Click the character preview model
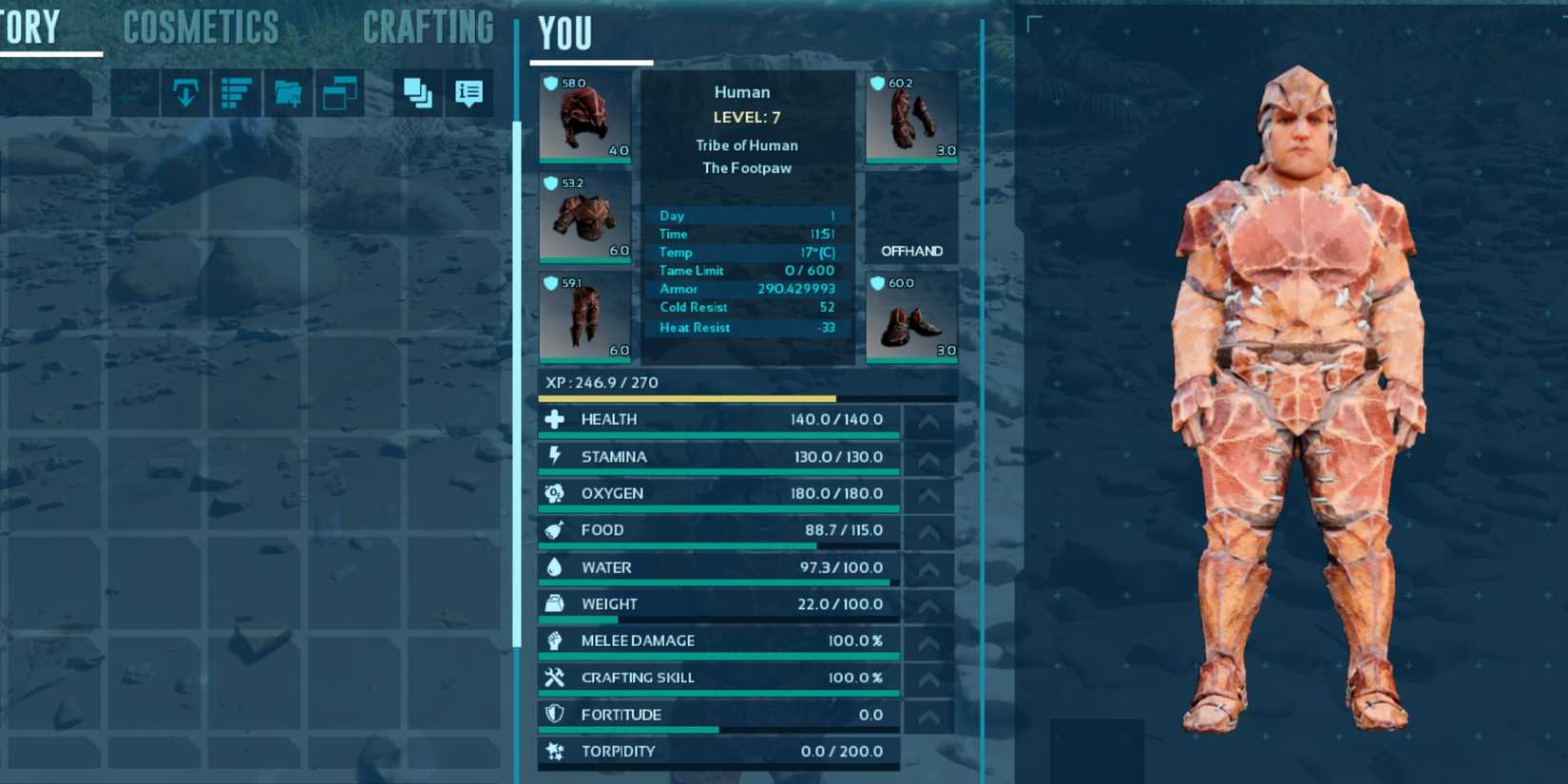Screen dimensions: 1568x784 point(1297,380)
